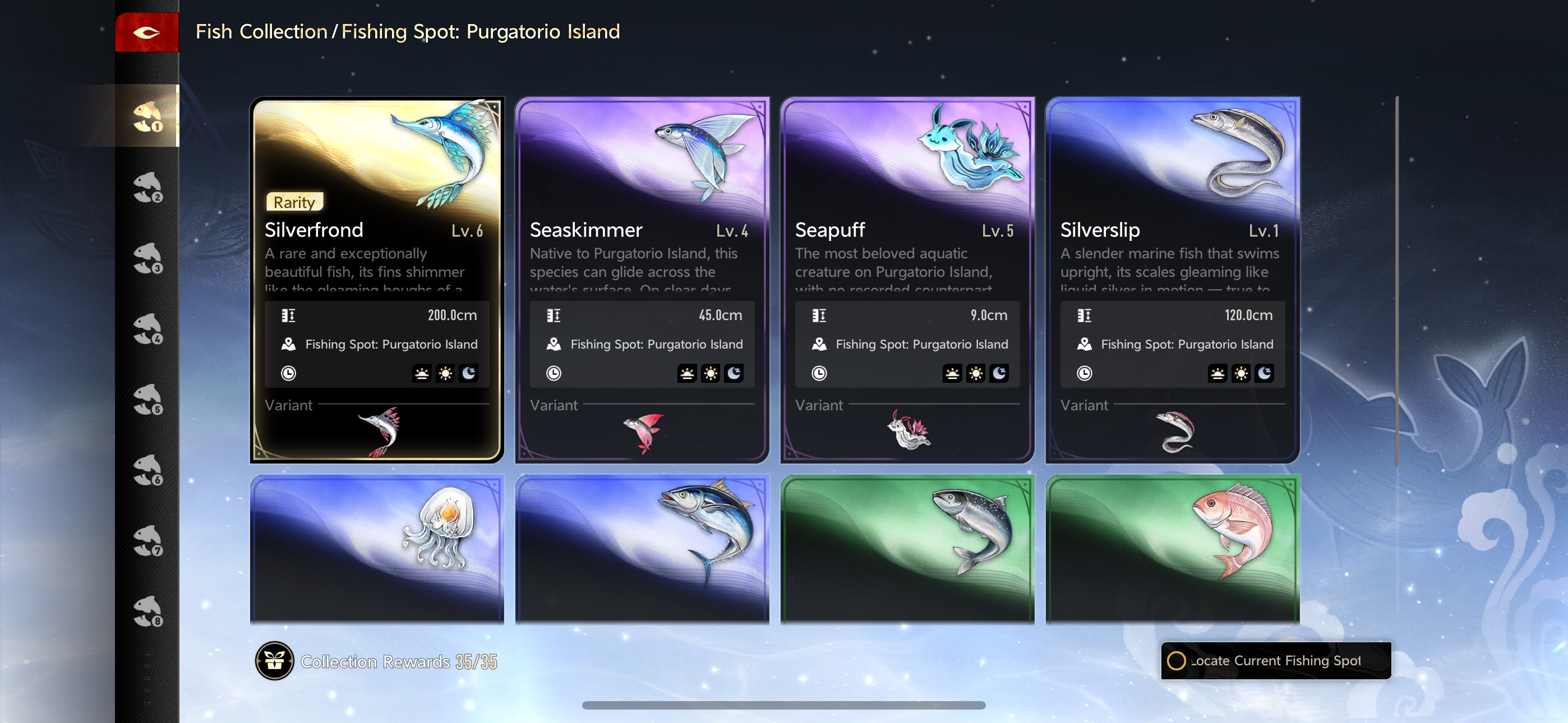Open the tuna fish card
This screenshot has height=723, width=1568.
pyautogui.click(x=642, y=548)
